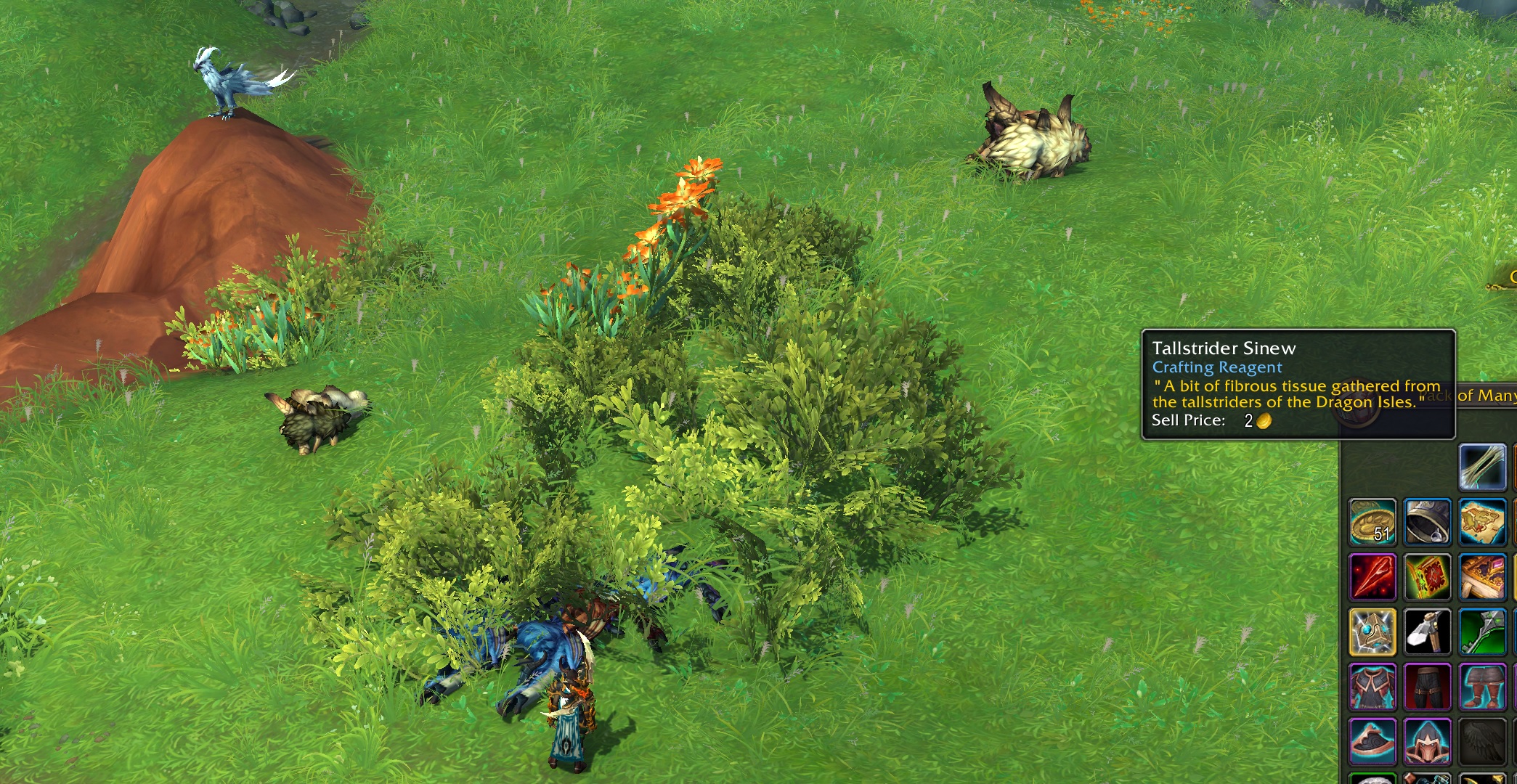1517x784 pixels.
Task: Click the green spellbook item
Action: (1428, 576)
